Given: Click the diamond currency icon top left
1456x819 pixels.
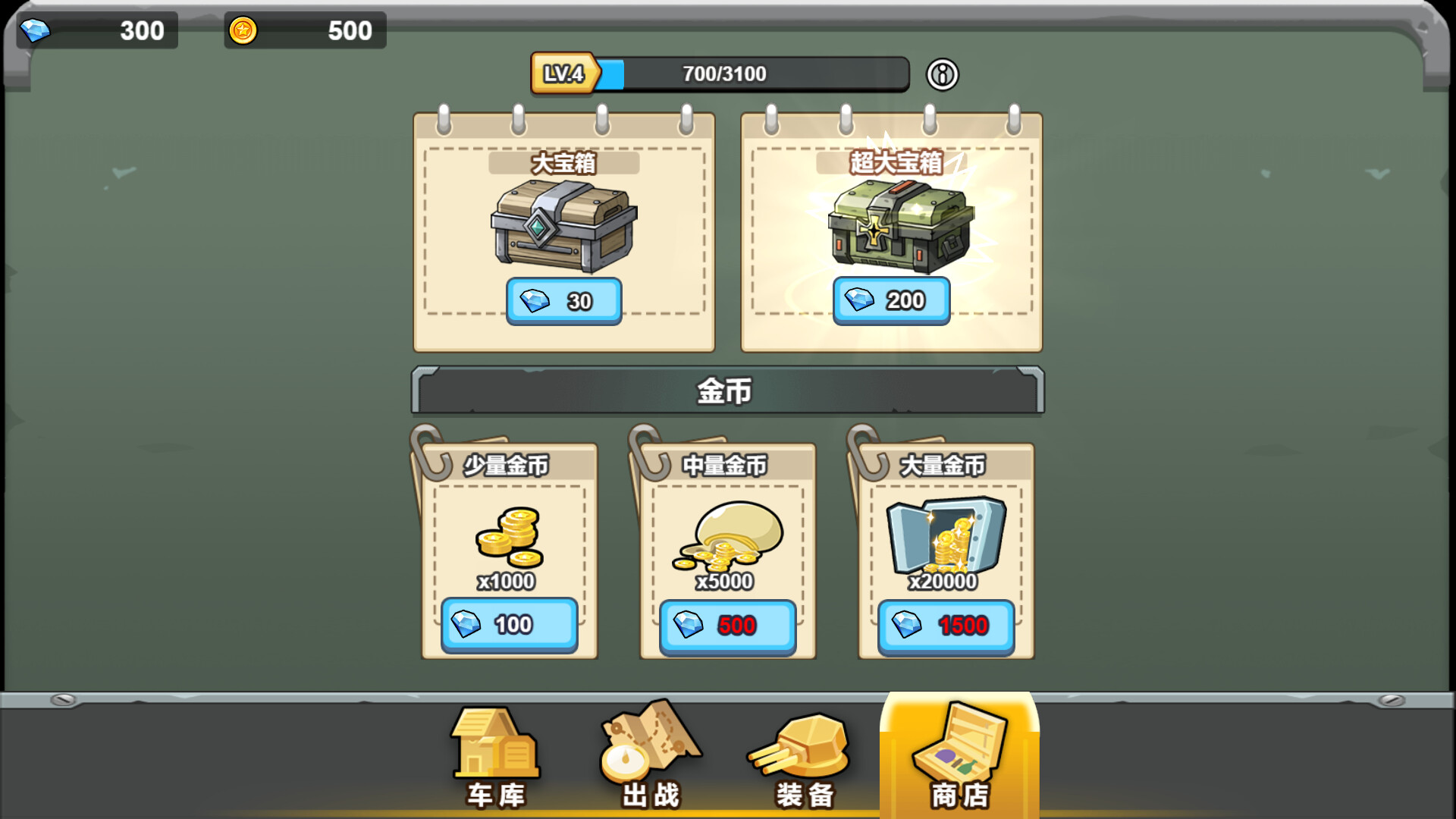Looking at the screenshot, I should pyautogui.click(x=36, y=31).
